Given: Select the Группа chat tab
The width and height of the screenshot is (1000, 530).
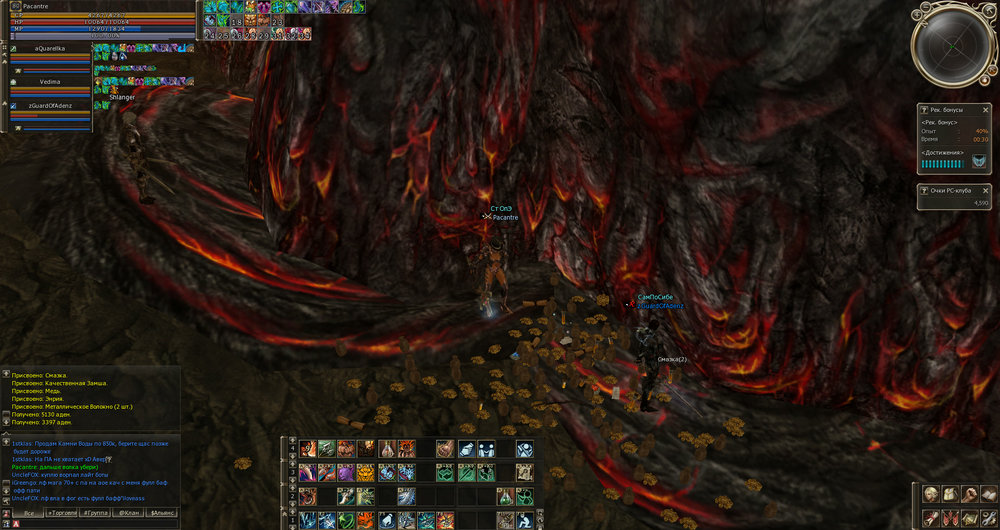Looking at the screenshot, I should (x=97, y=512).
